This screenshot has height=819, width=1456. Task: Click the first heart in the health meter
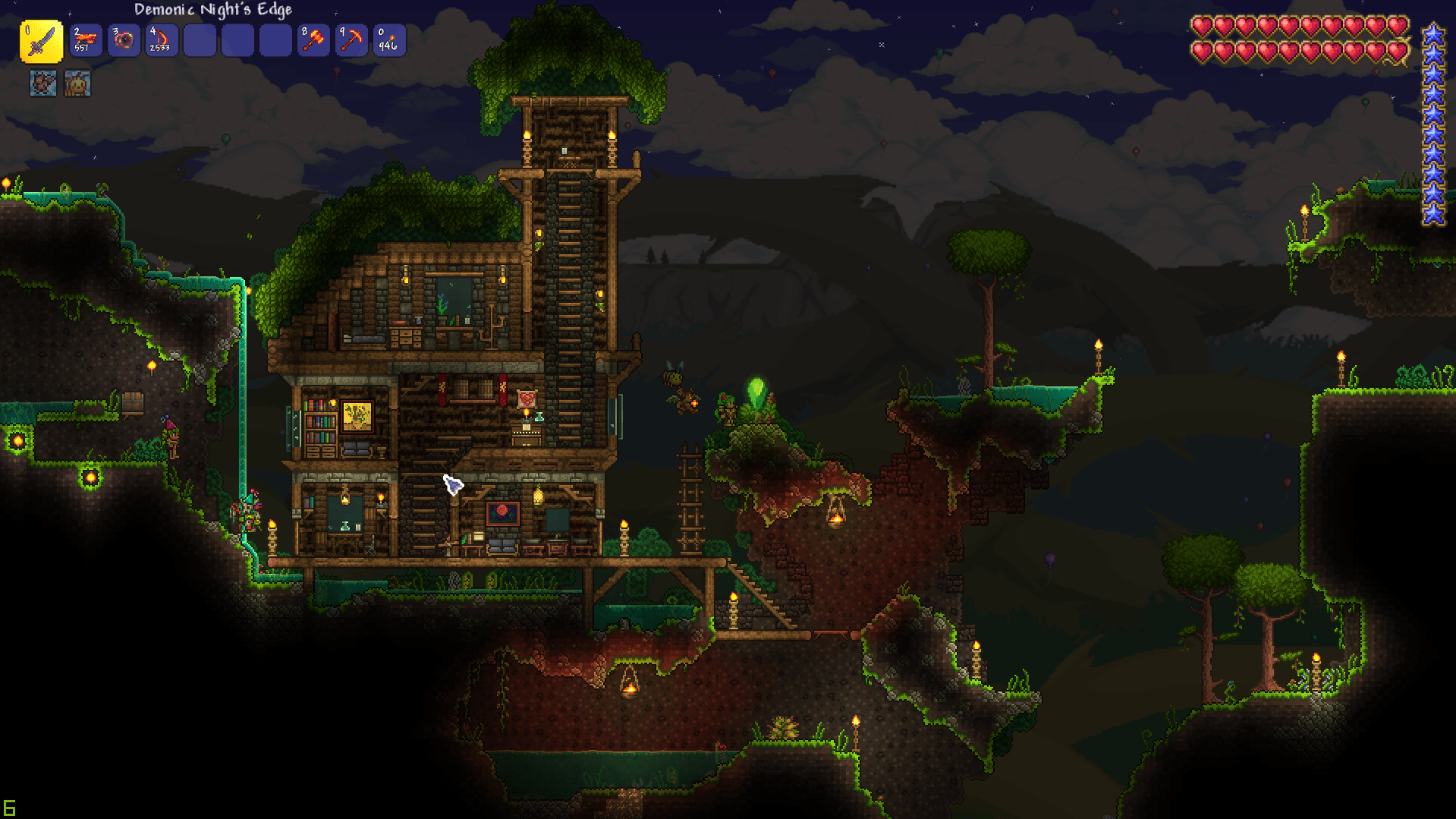[1201, 25]
